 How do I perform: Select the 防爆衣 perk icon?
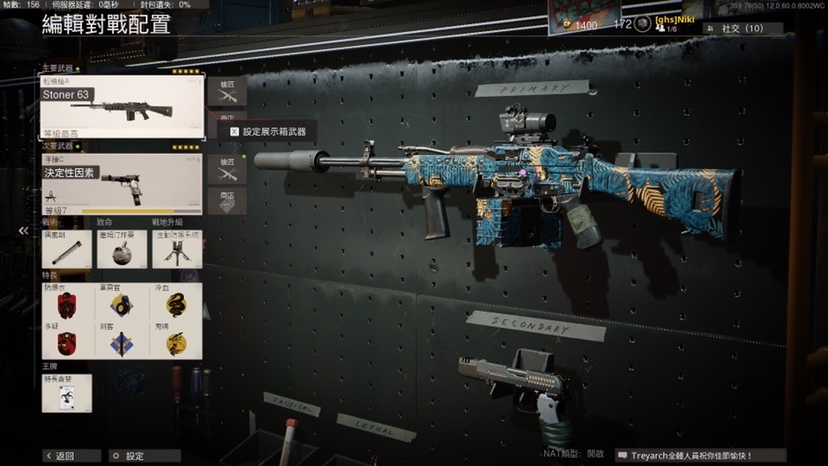point(67,302)
